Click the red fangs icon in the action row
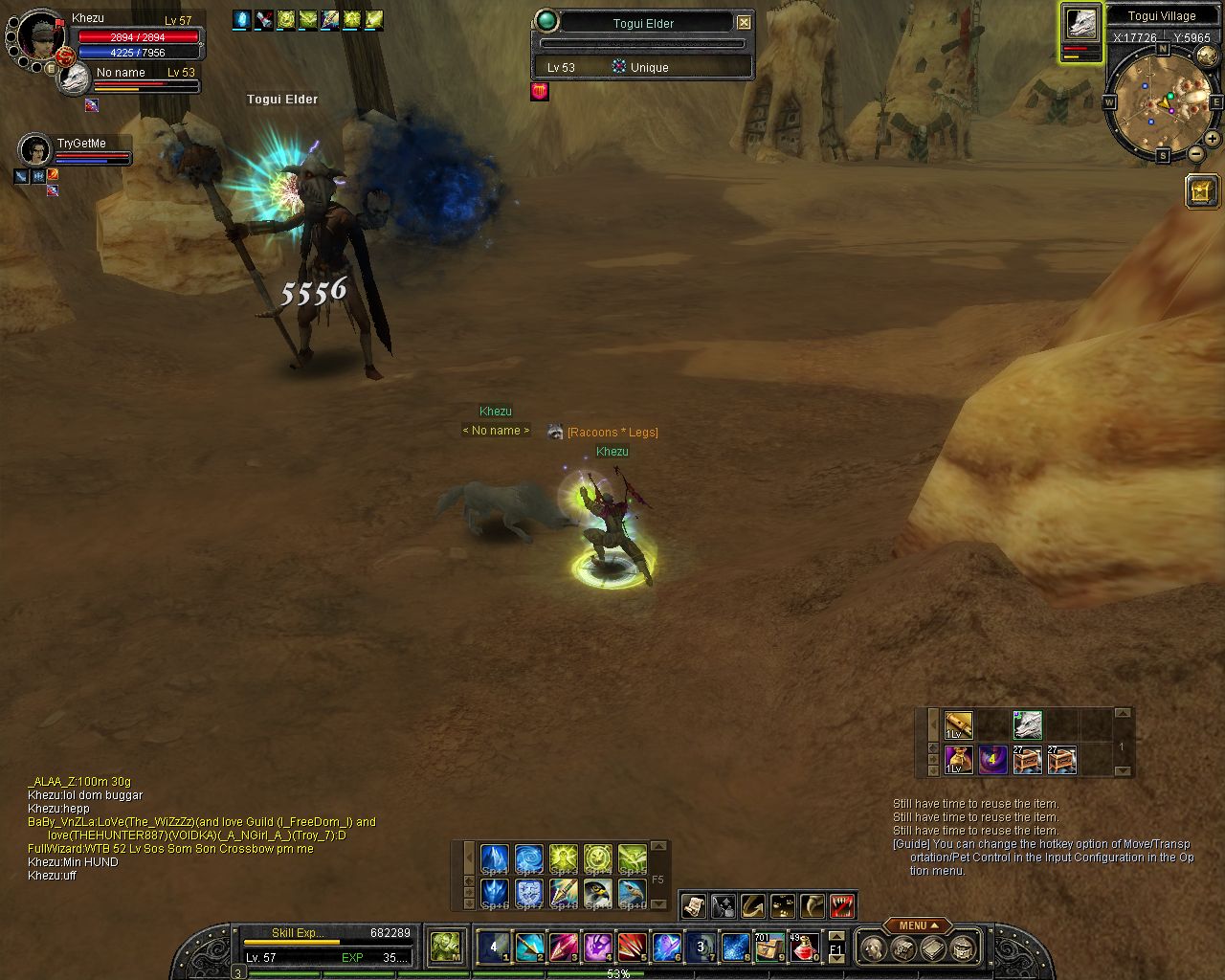Viewport: 1225px width, 980px height. coord(842,905)
